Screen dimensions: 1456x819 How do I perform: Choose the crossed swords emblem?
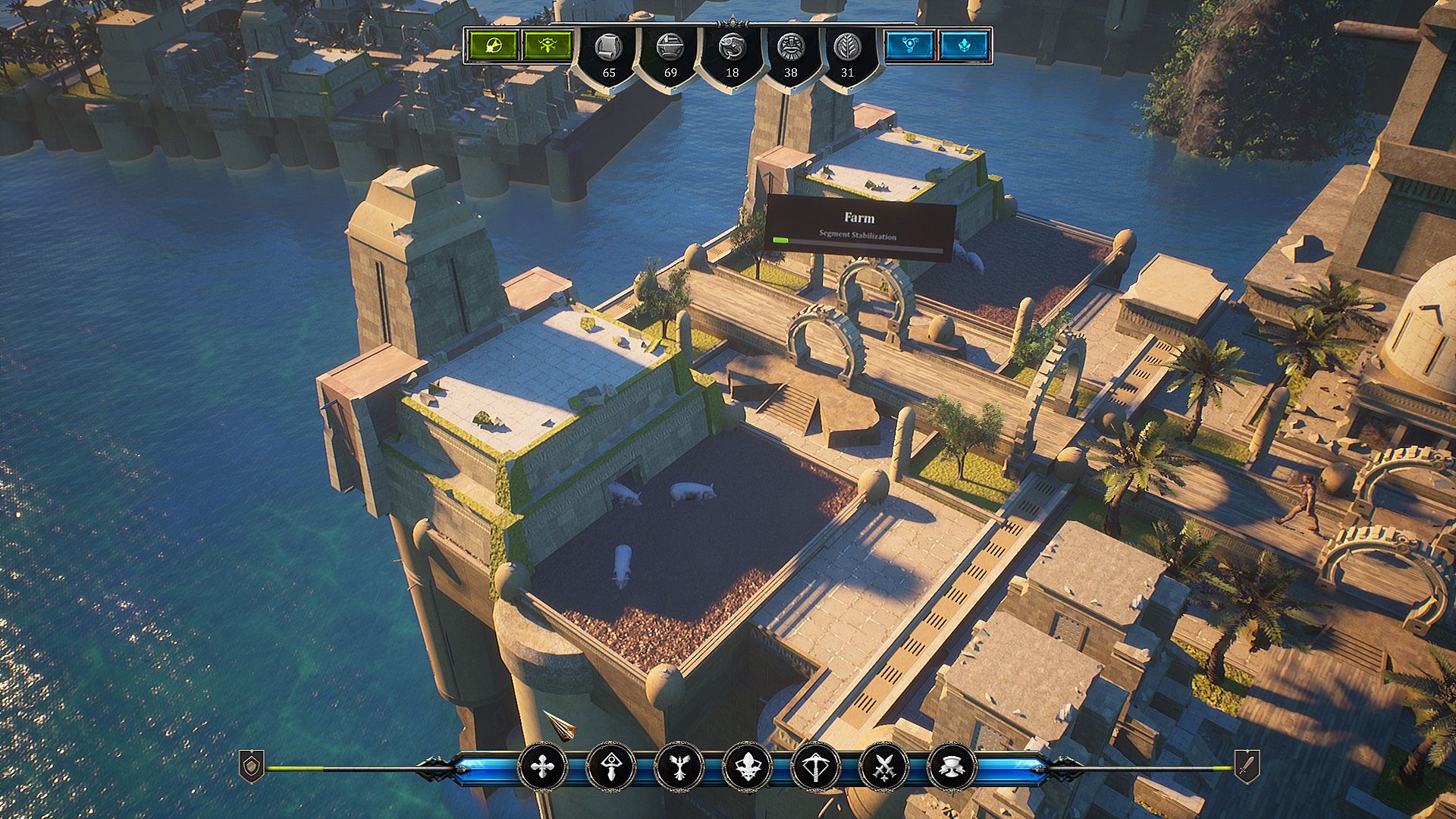tap(883, 767)
